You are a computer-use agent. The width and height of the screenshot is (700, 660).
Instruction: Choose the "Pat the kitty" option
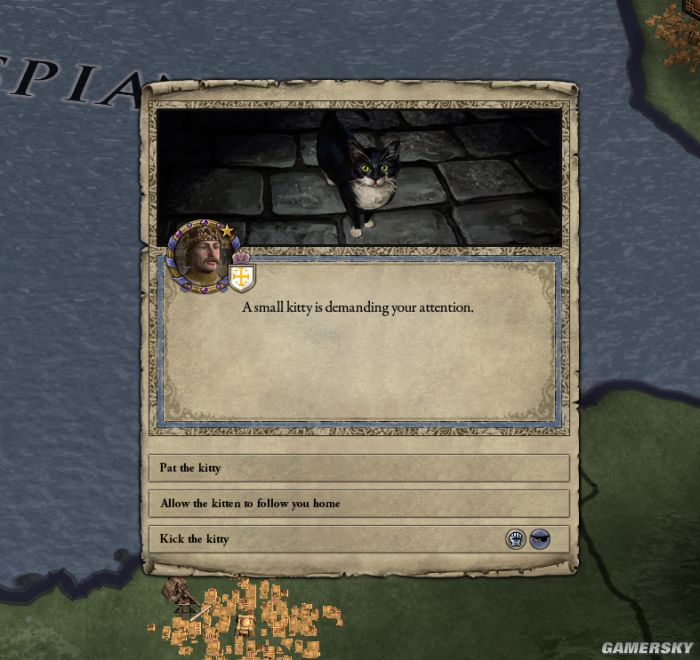(x=358, y=468)
